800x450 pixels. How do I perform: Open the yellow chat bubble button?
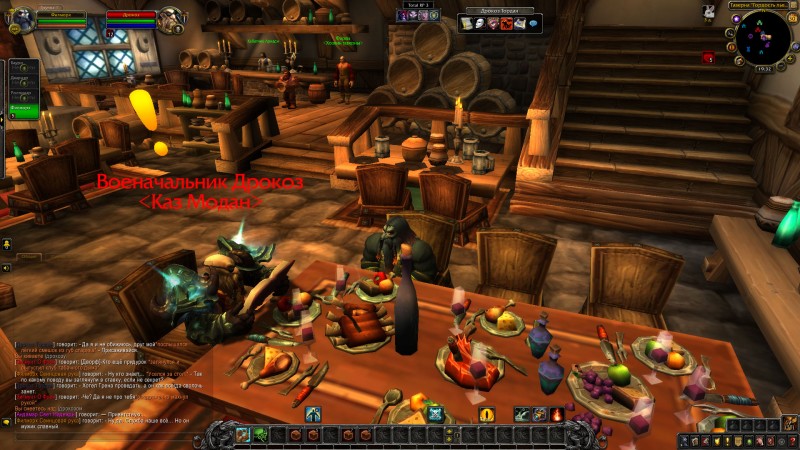7,245
